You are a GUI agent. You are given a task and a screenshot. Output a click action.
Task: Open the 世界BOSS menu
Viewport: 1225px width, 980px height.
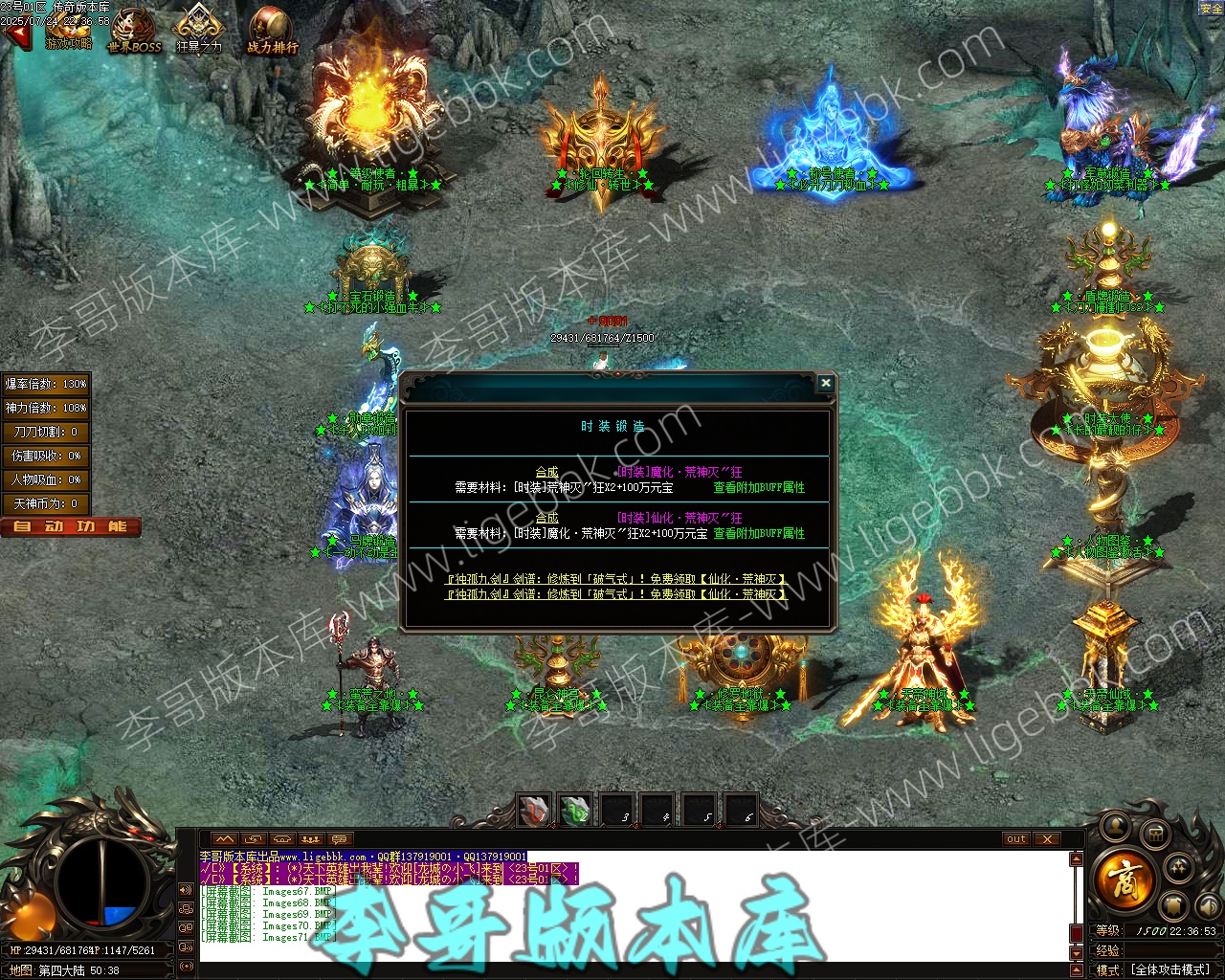click(134, 31)
